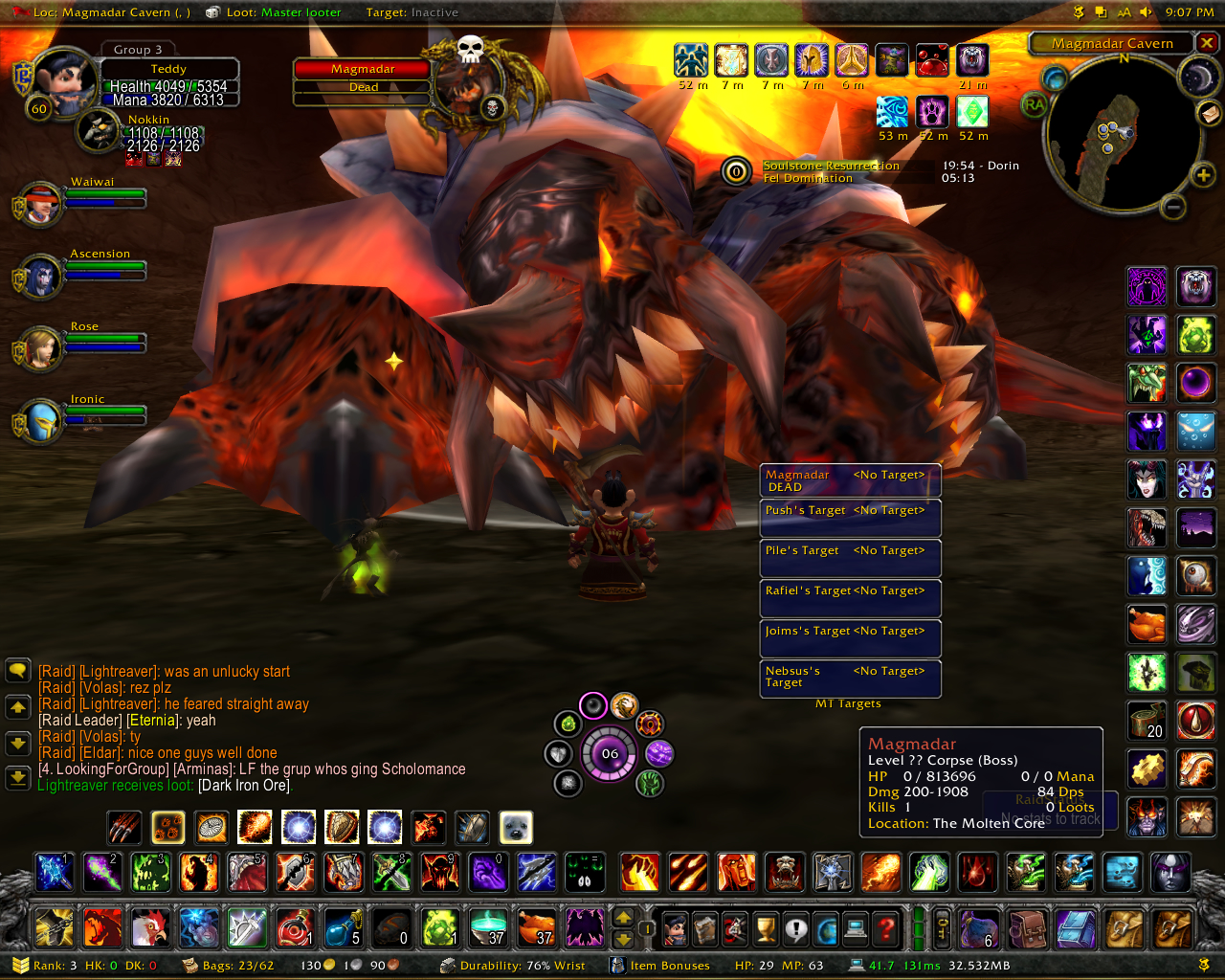Open the brown leather backpack

click(1028, 927)
